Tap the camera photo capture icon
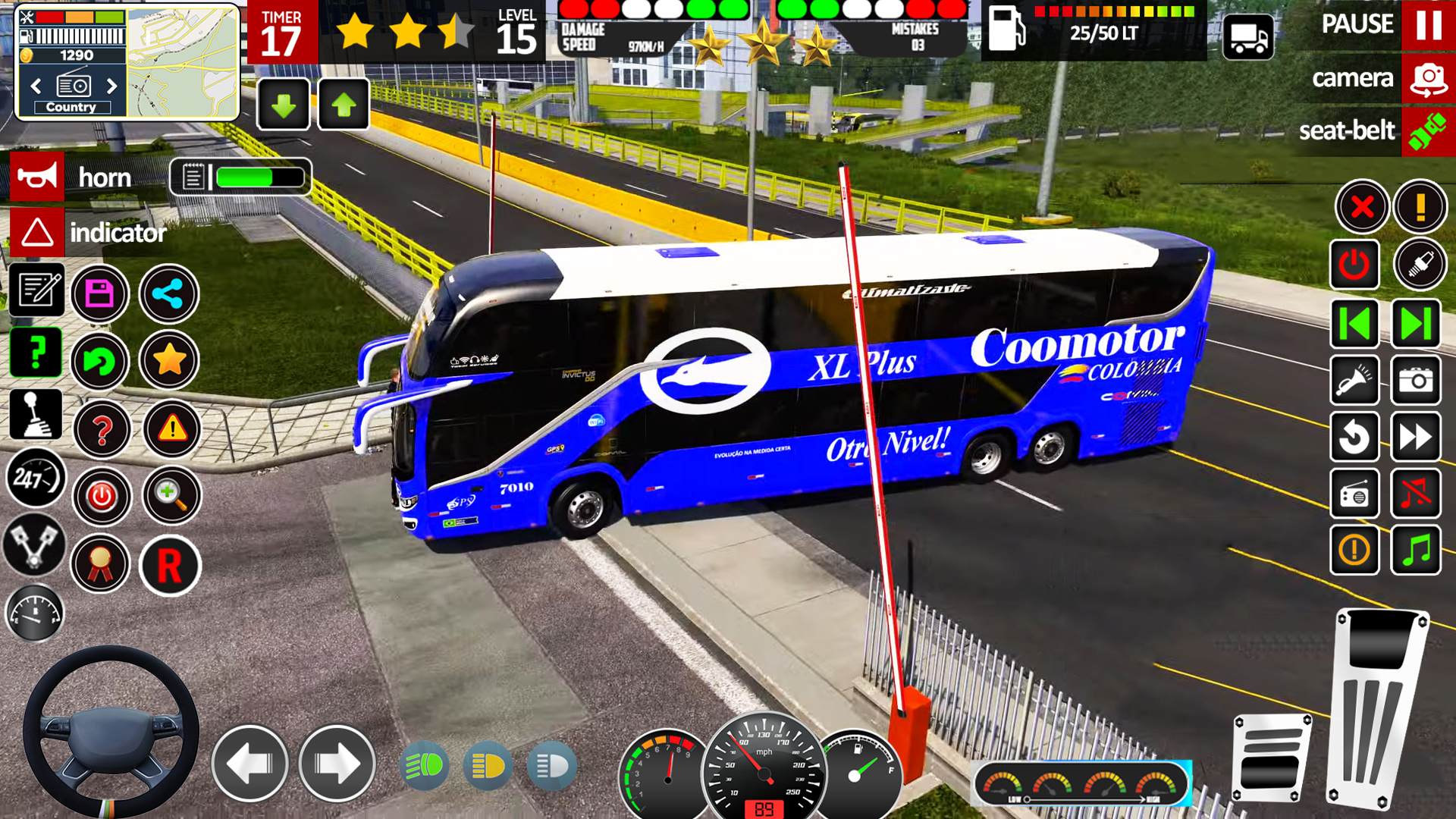Image resolution: width=1456 pixels, height=819 pixels. point(1417,381)
